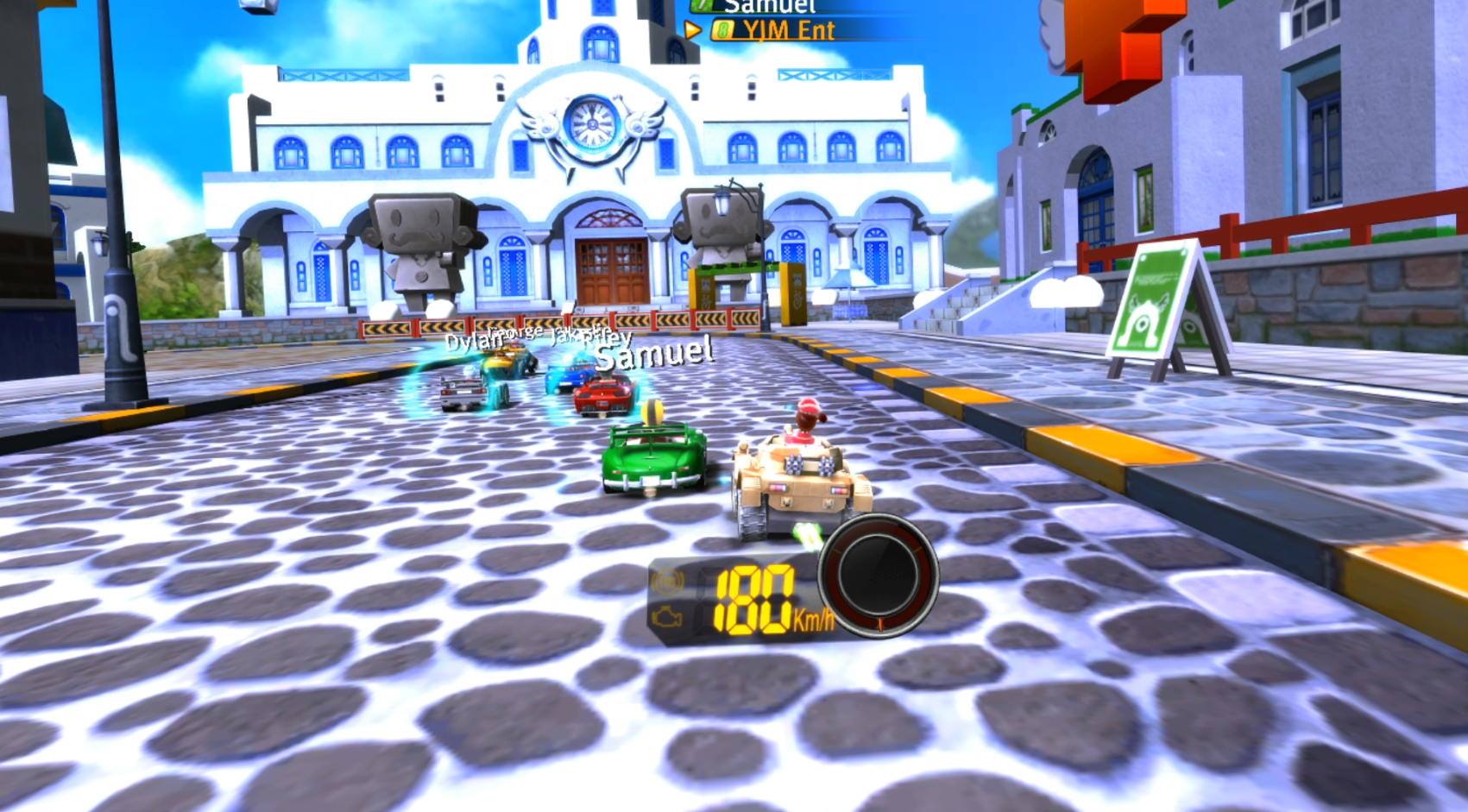The width and height of the screenshot is (1468, 812).
Task: Click the orange arrow indicator beside YJM Ent
Action: click(692, 29)
